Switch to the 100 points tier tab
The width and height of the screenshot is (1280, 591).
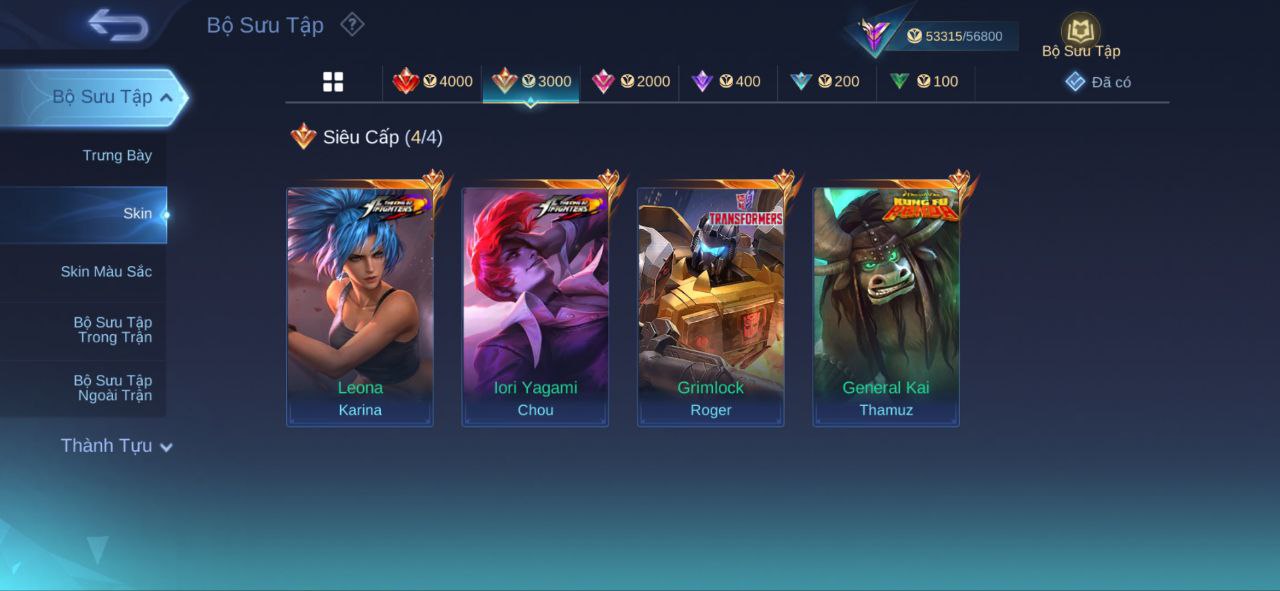click(x=925, y=82)
